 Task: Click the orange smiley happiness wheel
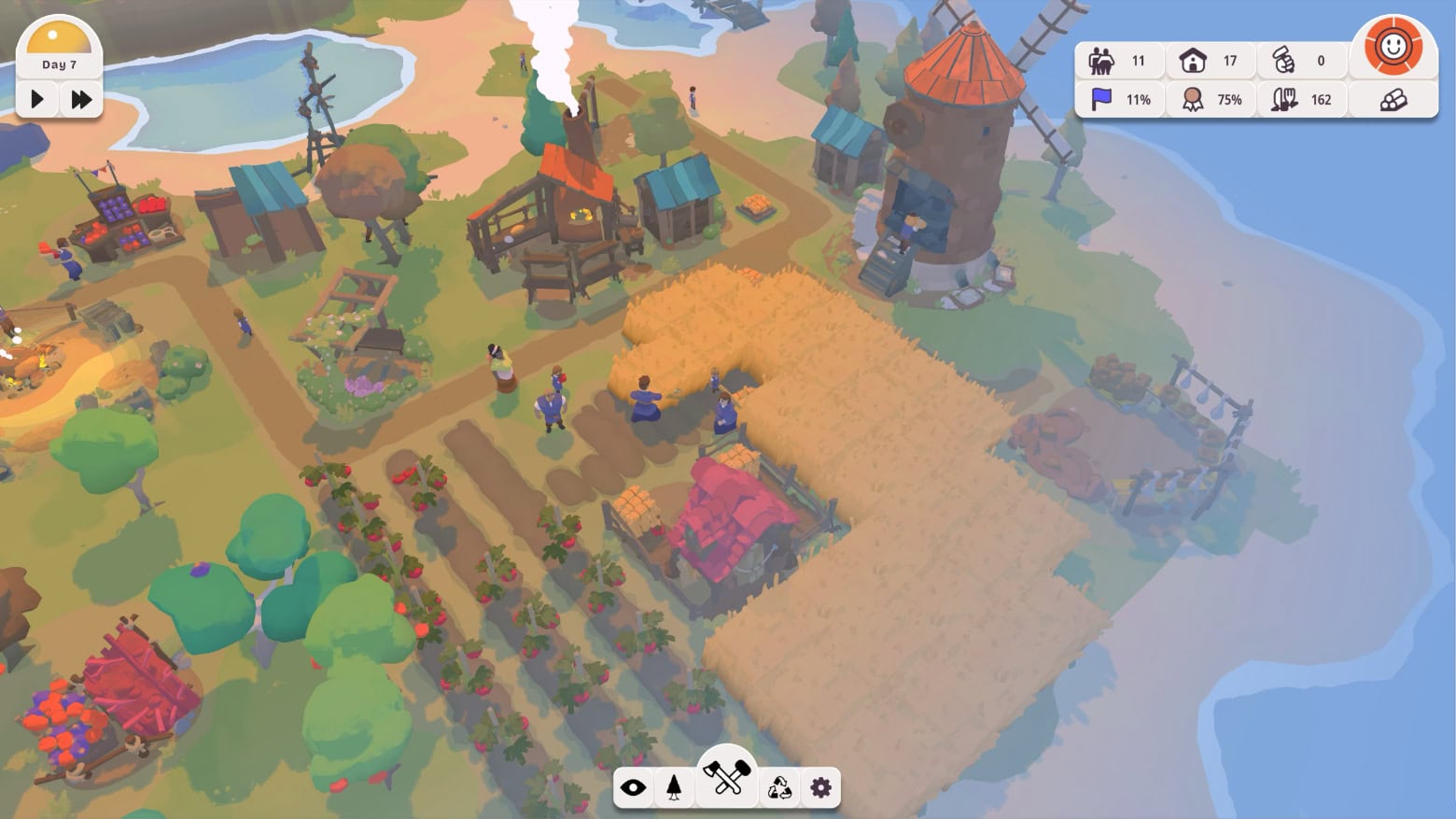point(1393,46)
